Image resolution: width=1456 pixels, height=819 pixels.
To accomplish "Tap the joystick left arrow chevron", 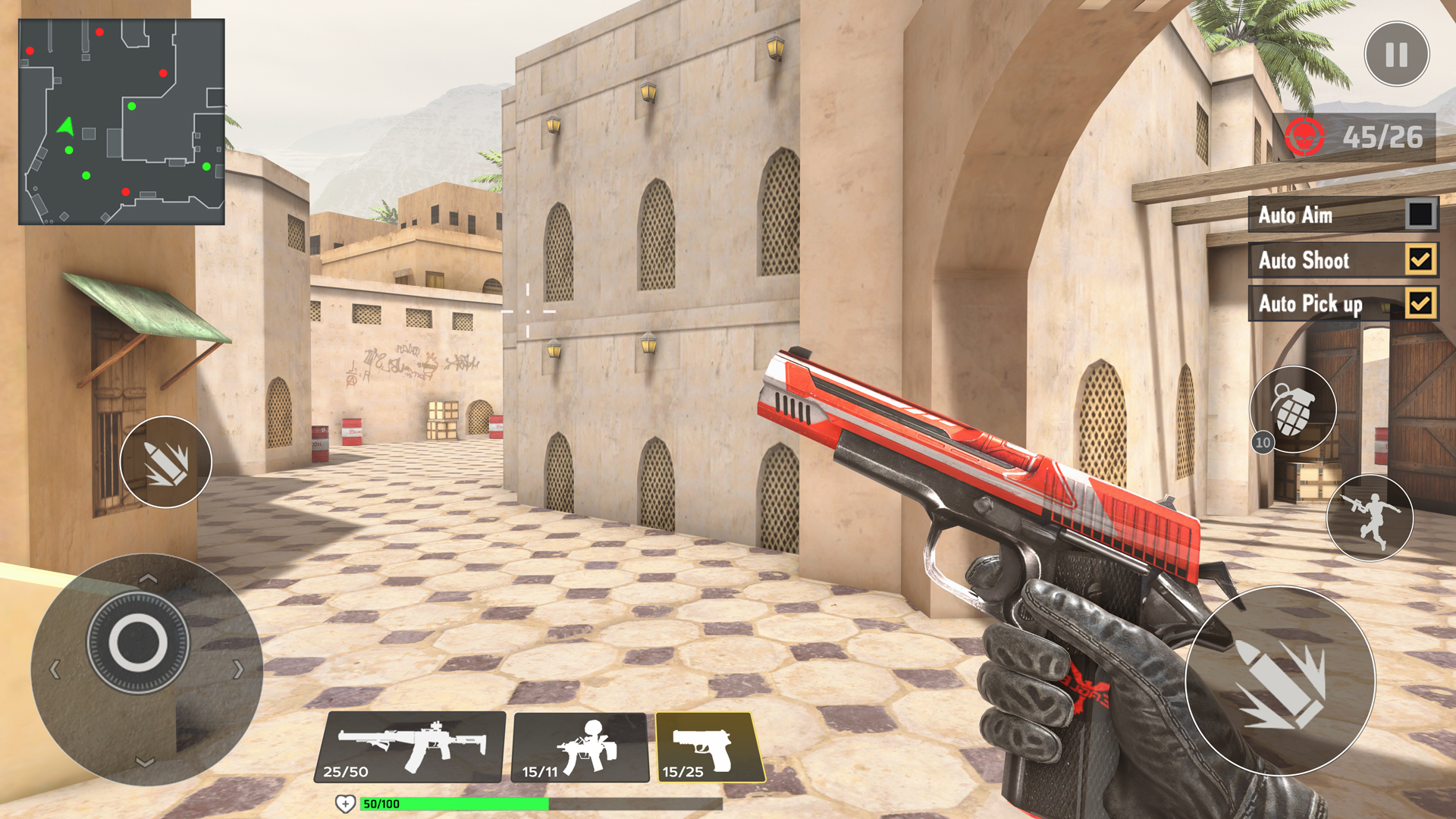I will (x=55, y=669).
